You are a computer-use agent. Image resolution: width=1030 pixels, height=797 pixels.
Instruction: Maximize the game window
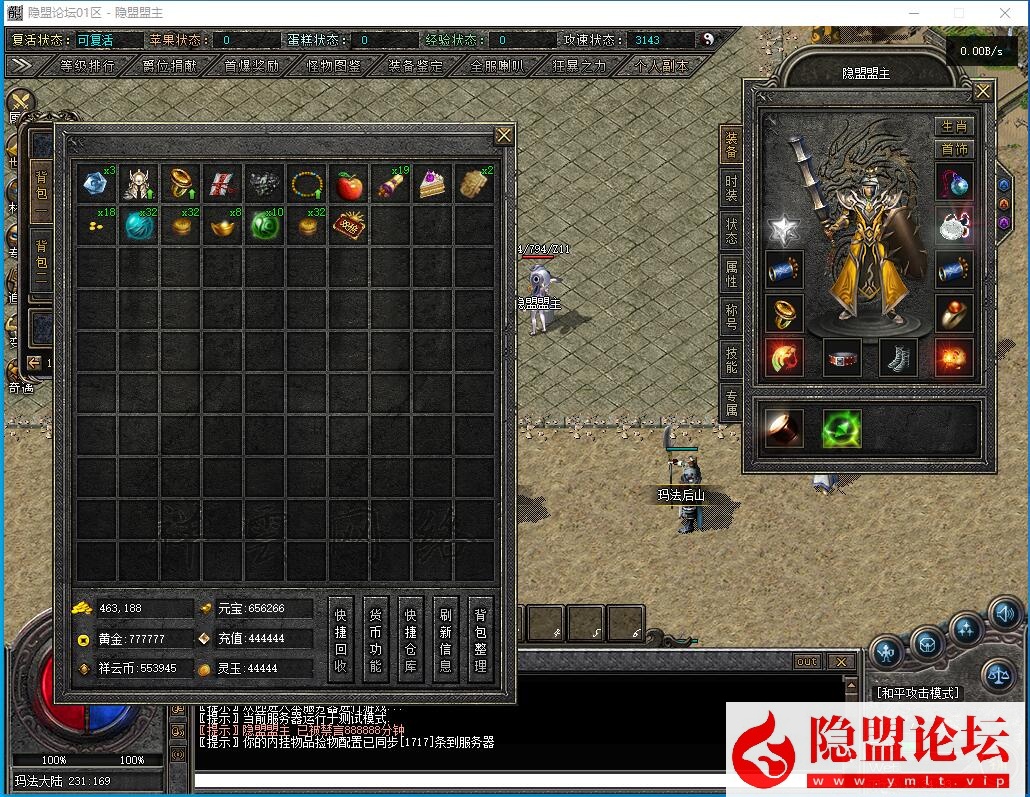[x=958, y=13]
